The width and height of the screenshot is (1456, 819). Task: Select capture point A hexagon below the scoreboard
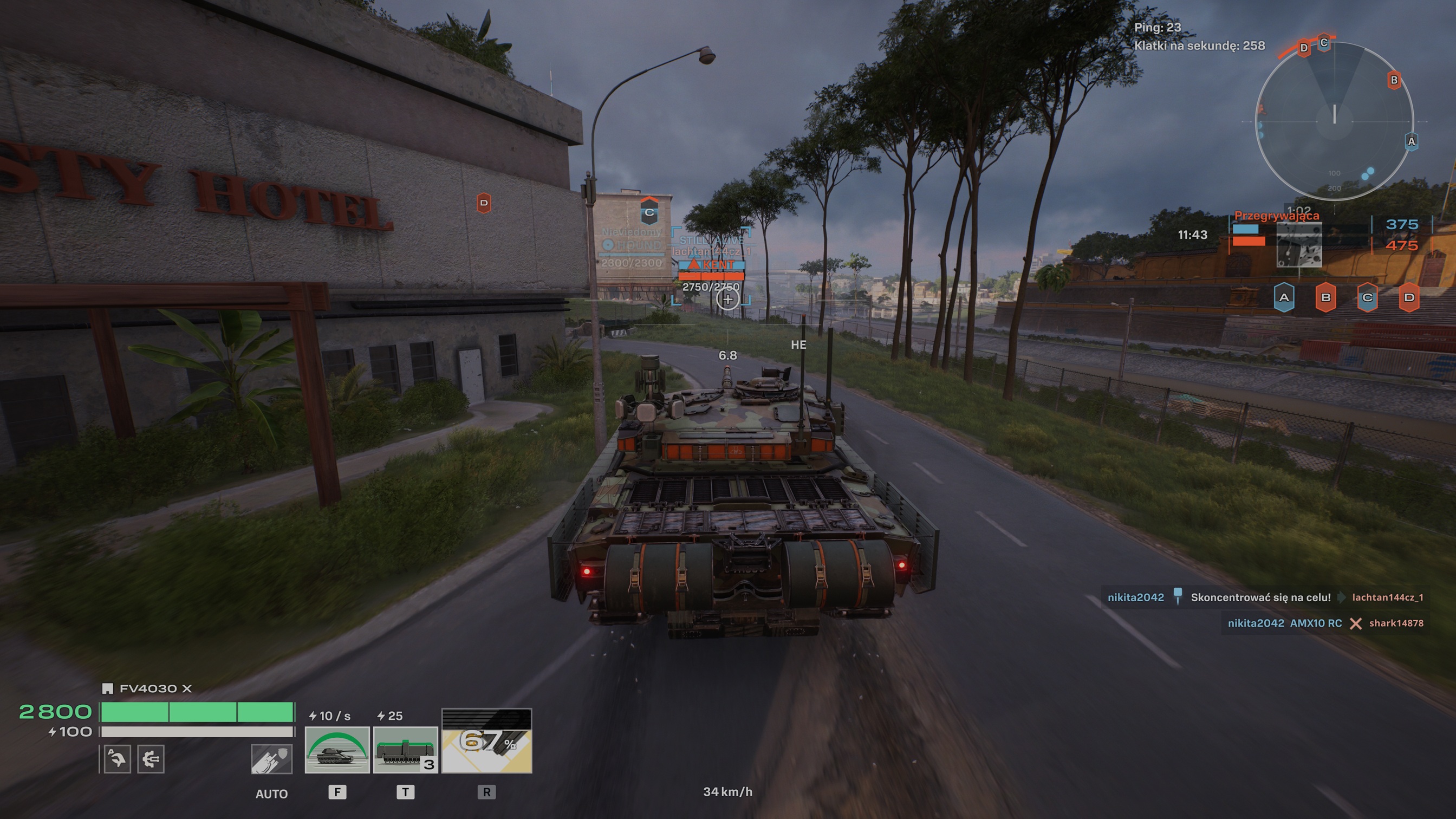1284,297
